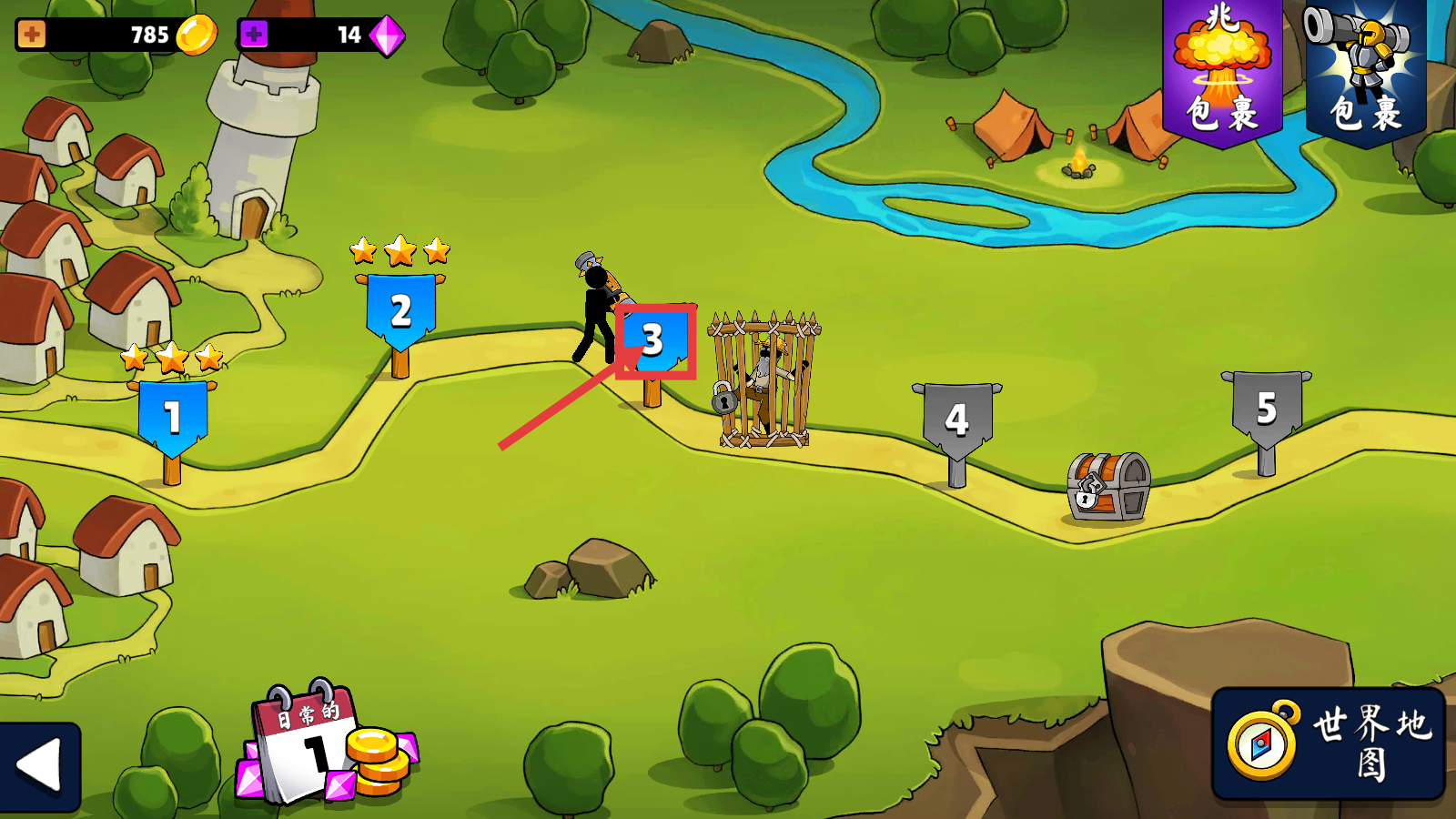
Task: Select level 2 flag
Action: (400, 312)
